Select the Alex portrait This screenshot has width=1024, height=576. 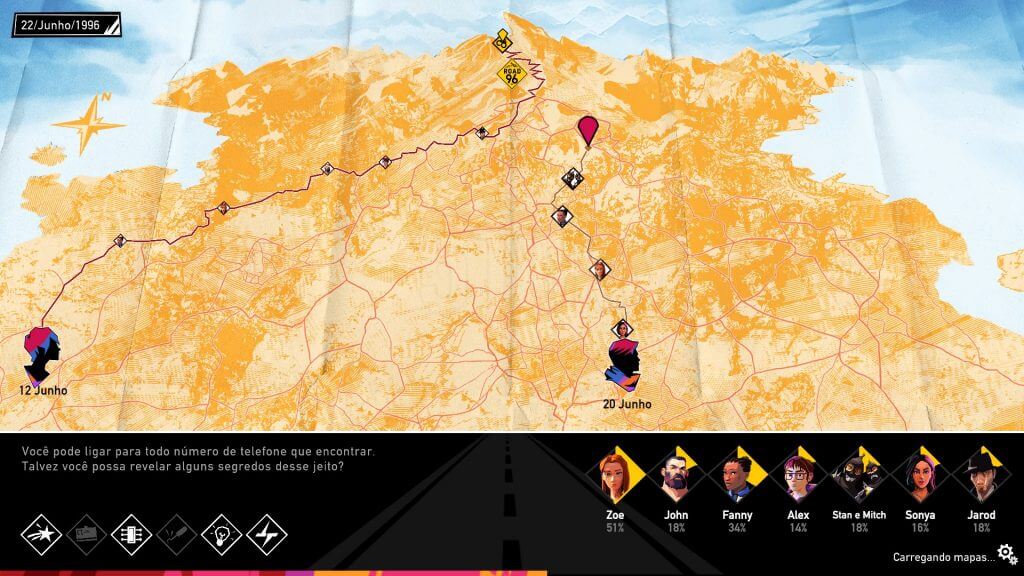[x=798, y=477]
